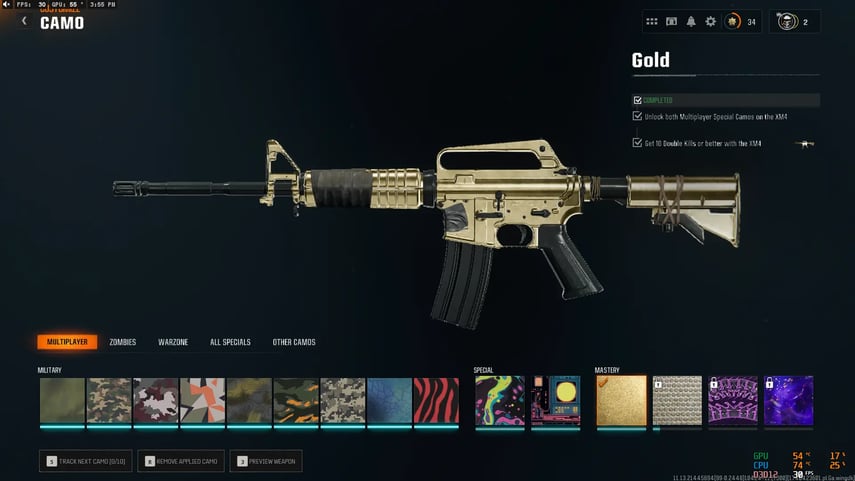This screenshot has width=855, height=481.
Task: Open the settings gear icon
Action: pos(711,21)
